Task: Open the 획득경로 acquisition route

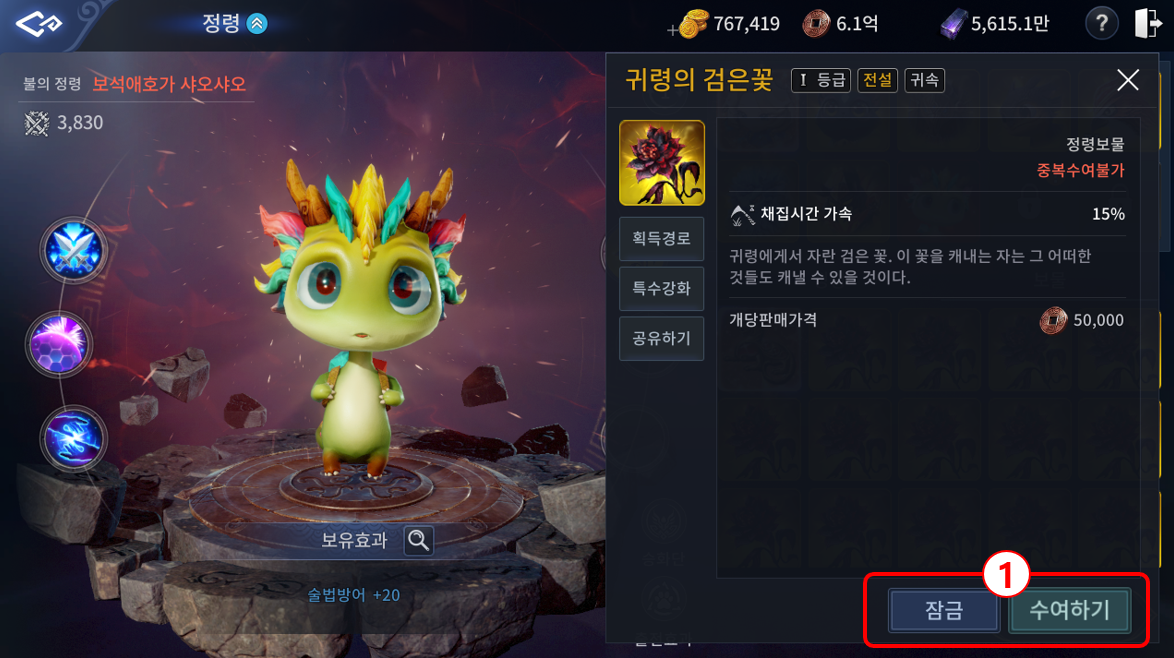Action: point(661,239)
